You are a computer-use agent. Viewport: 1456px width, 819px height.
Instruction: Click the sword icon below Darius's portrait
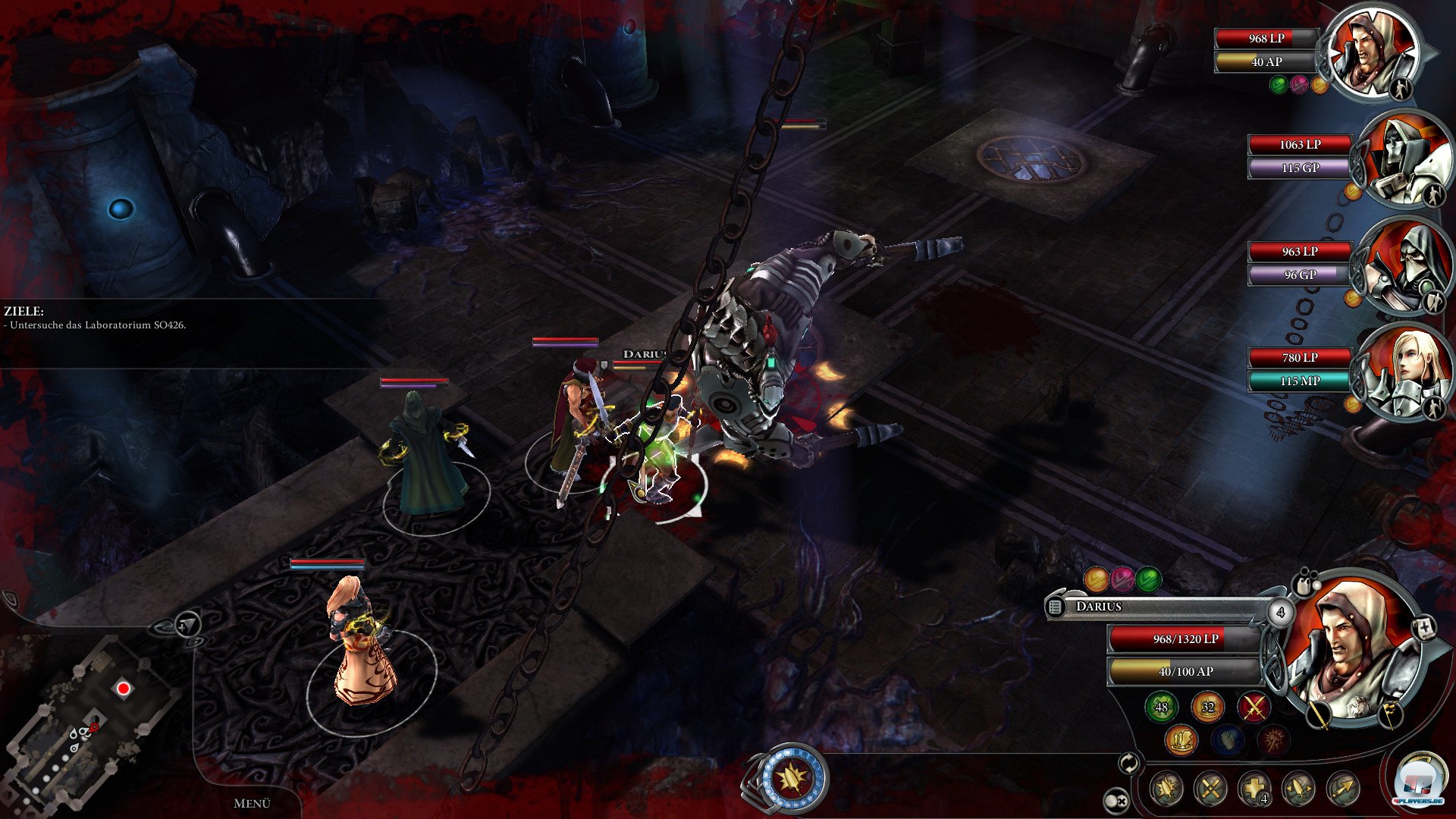click(1319, 713)
